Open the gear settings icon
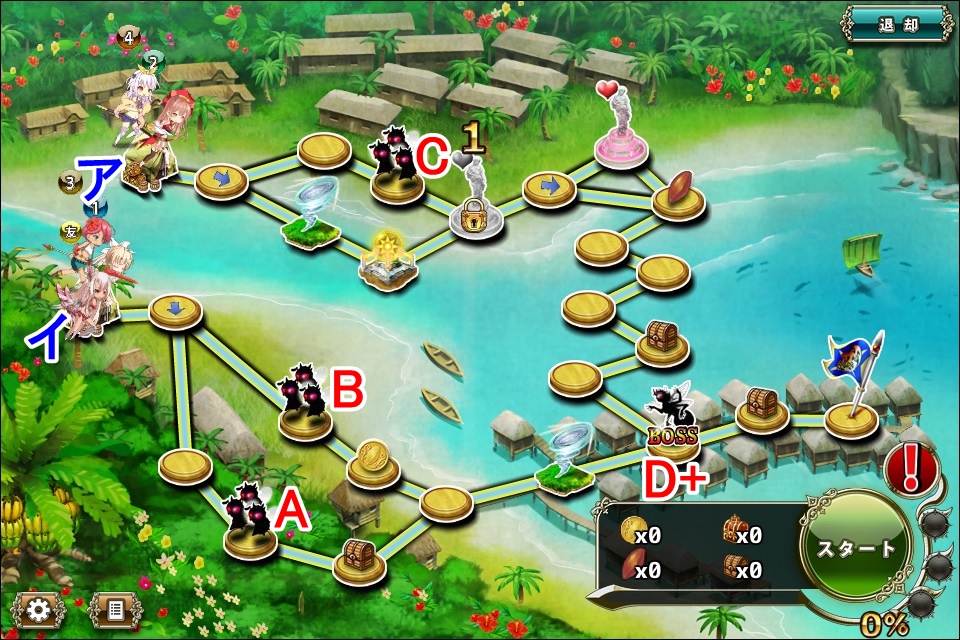The width and height of the screenshot is (960, 640). point(38,609)
